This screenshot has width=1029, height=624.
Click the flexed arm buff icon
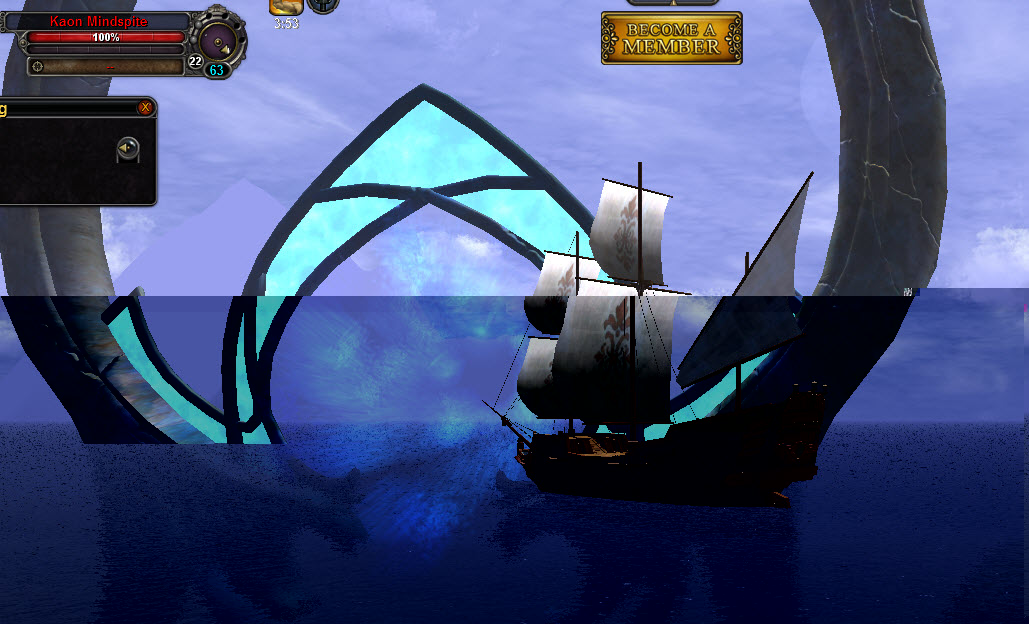286,6
